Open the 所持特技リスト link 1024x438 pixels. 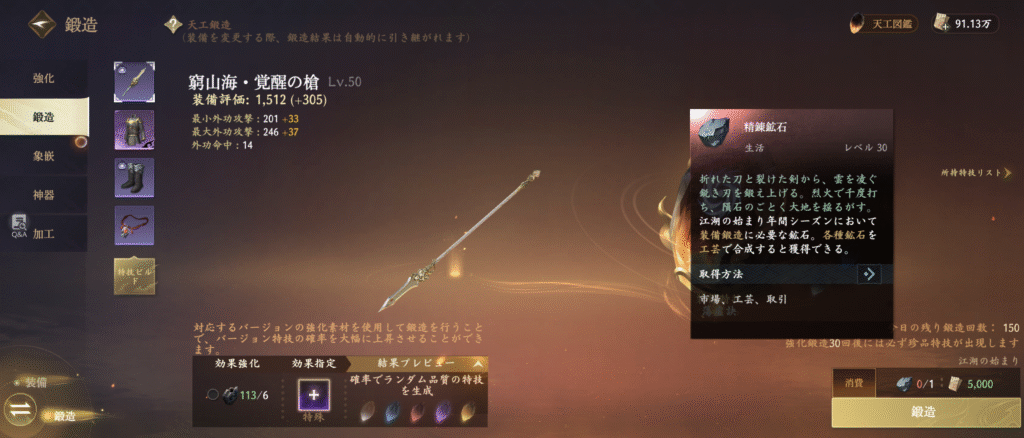pos(982,173)
